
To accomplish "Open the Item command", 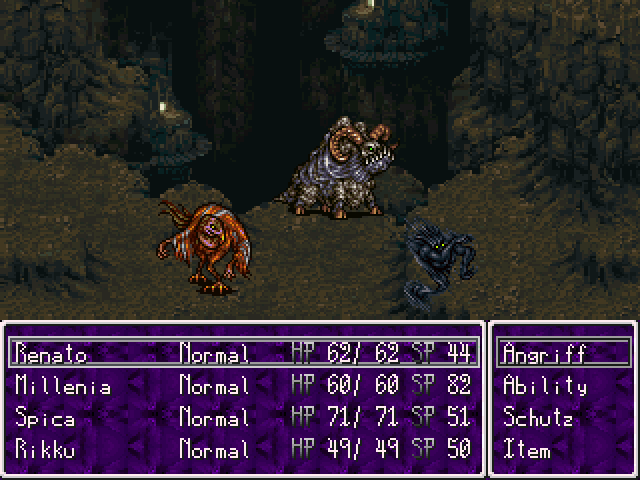I will pyautogui.click(x=526, y=449).
